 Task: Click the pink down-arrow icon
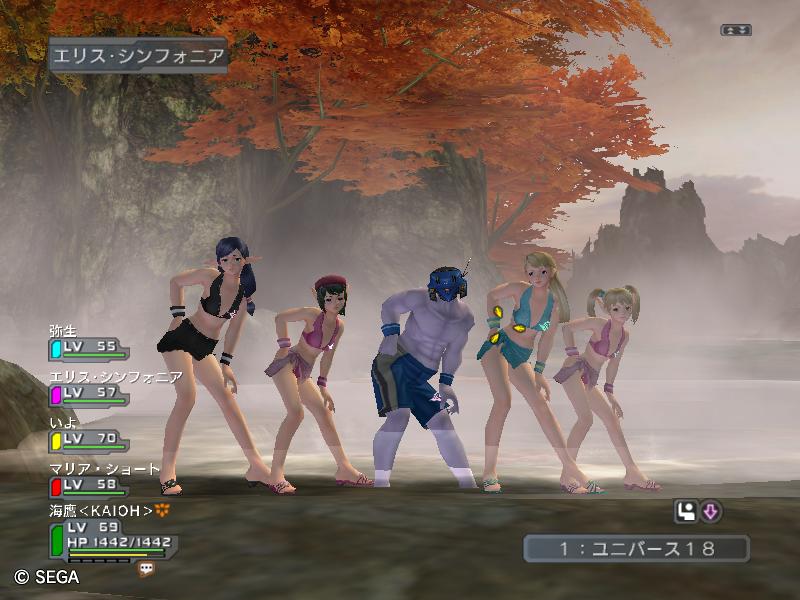pyautogui.click(x=711, y=512)
